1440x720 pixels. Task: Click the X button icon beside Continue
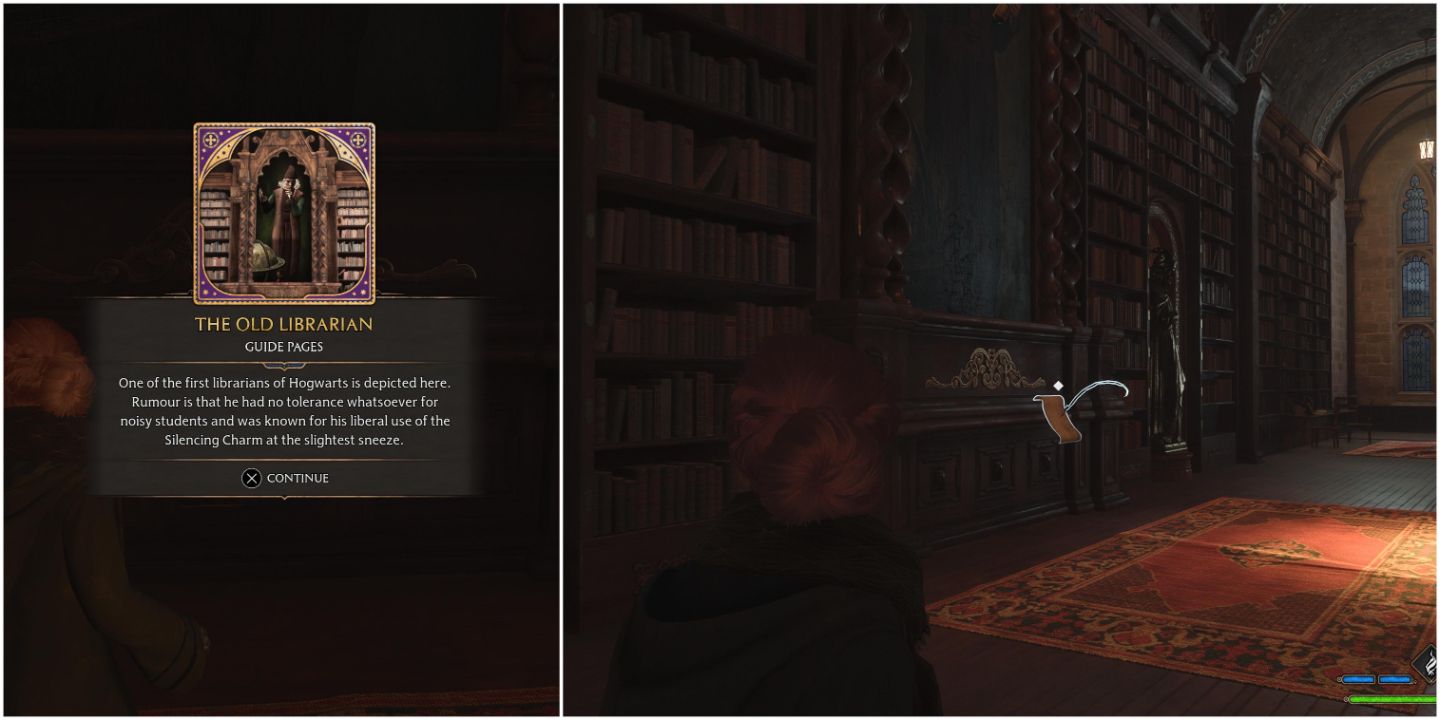tap(251, 478)
